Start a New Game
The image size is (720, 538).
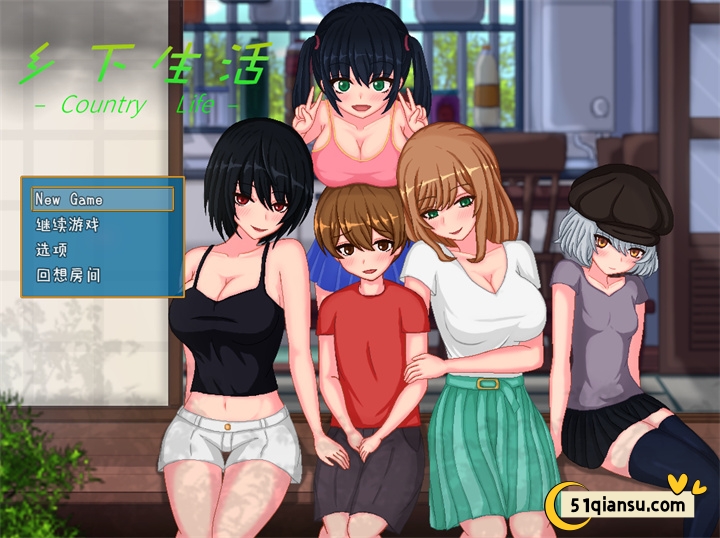pos(101,200)
